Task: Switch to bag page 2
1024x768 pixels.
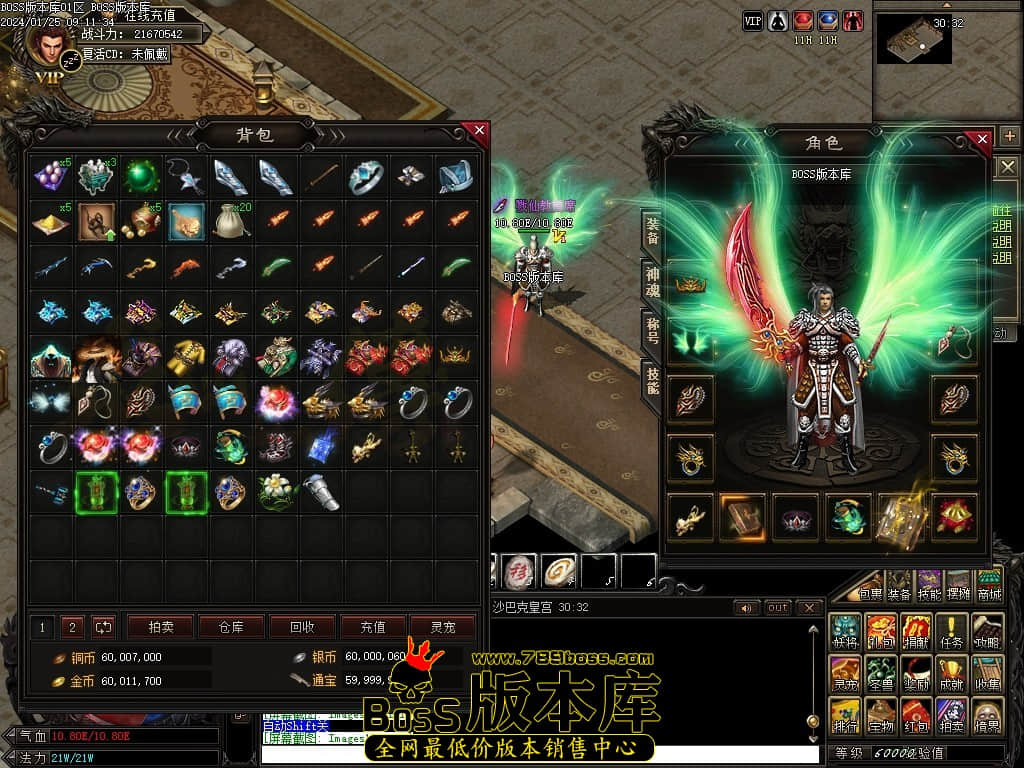Action: (71, 627)
